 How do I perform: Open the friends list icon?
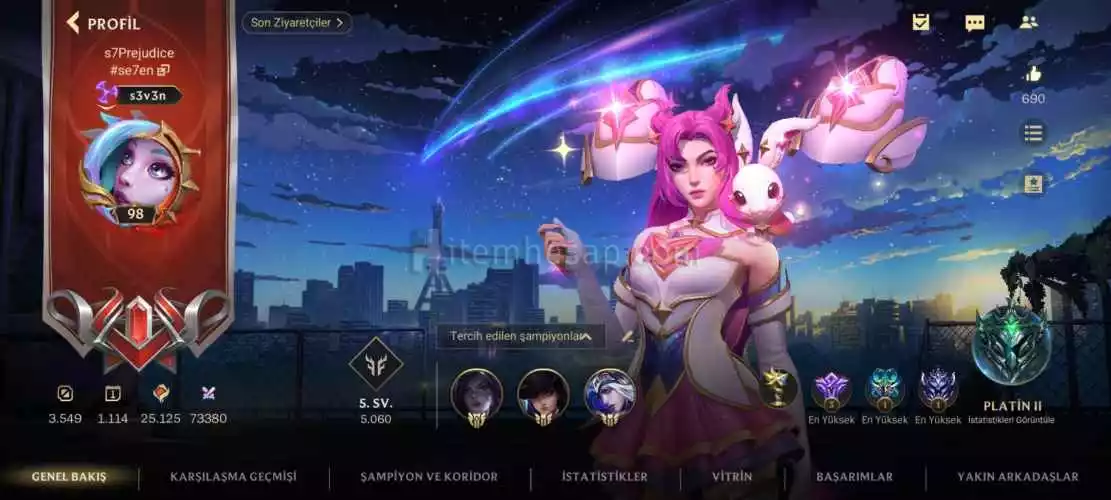[x=1028, y=22]
